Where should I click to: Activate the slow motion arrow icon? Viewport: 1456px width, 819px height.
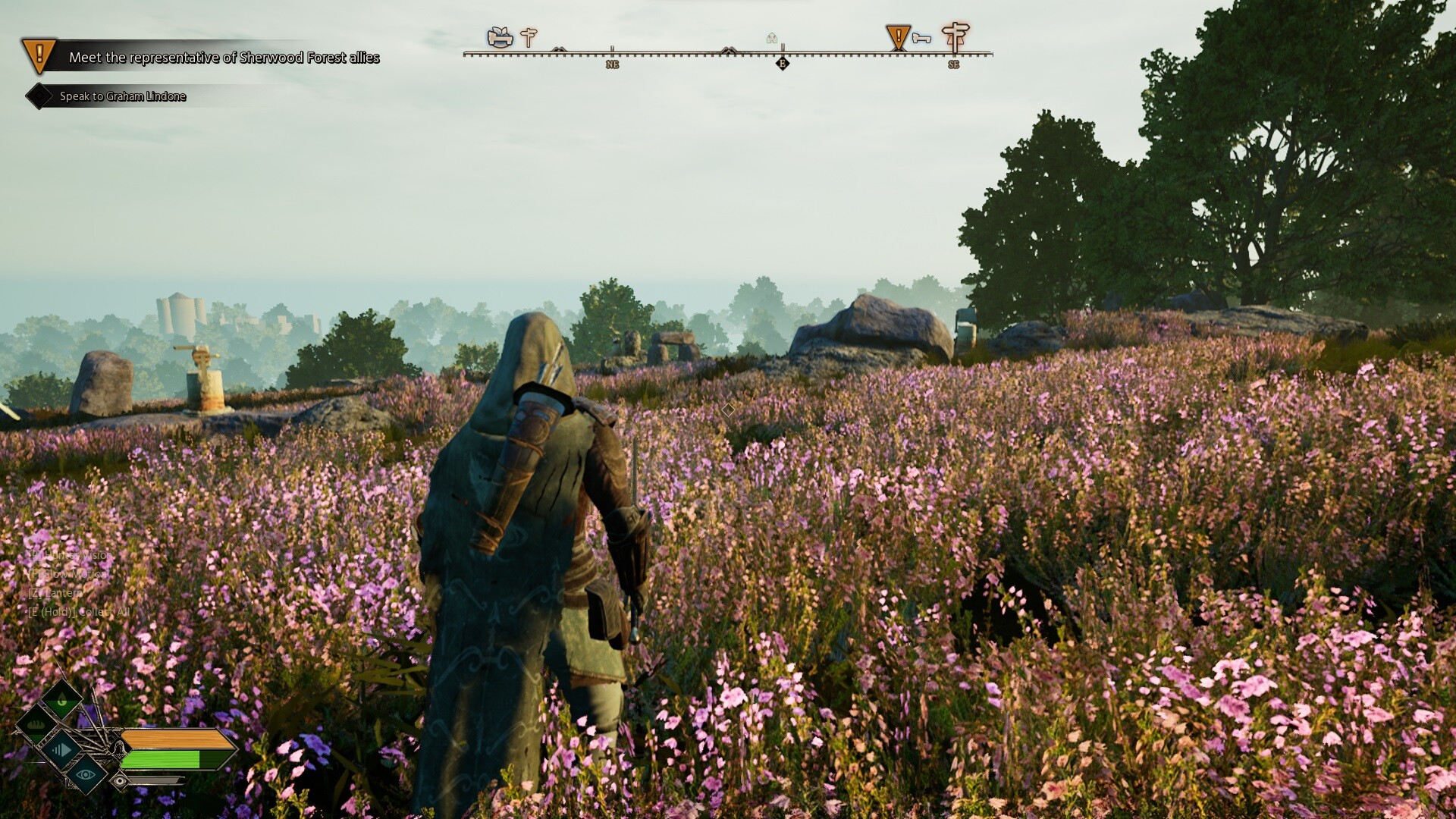[x=61, y=751]
